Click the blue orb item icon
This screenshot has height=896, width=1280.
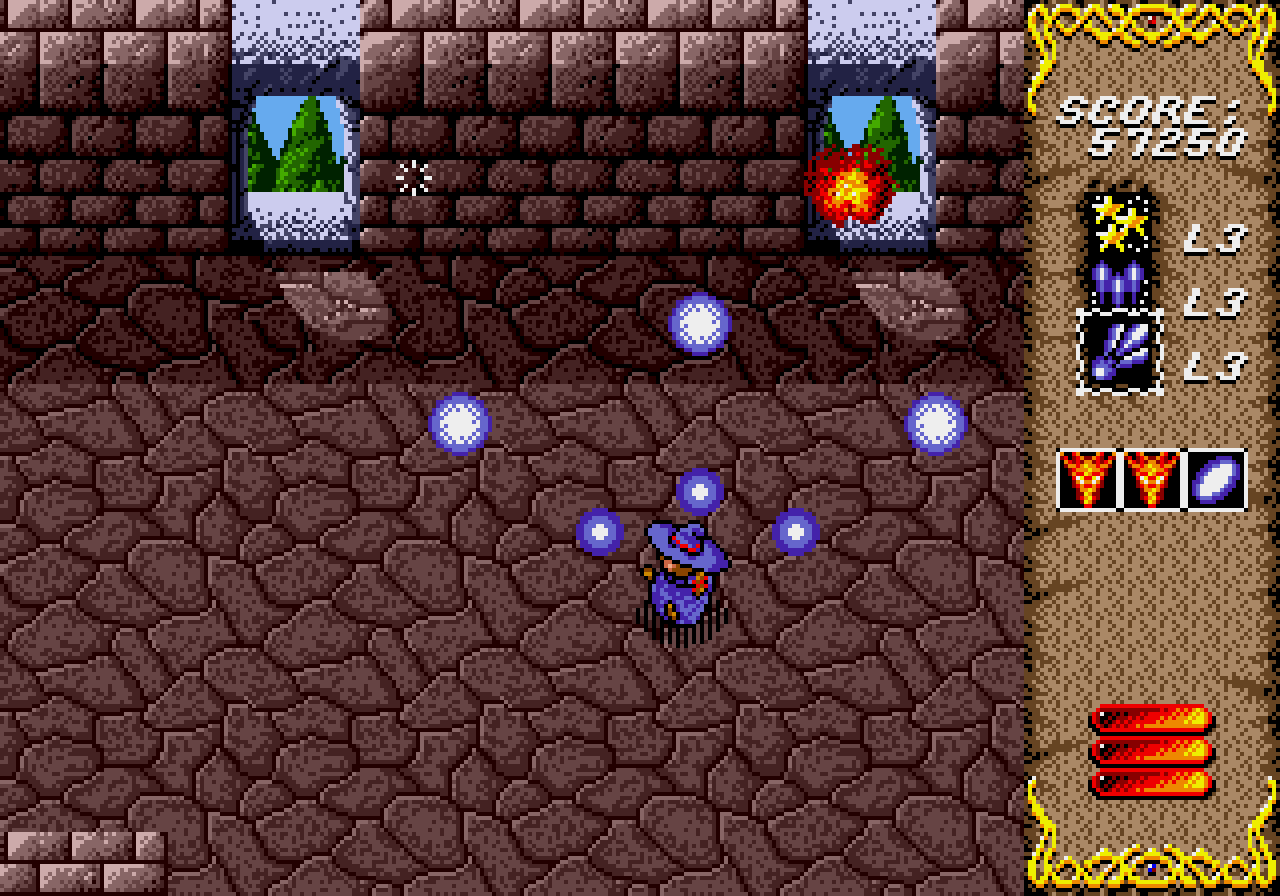point(1216,480)
